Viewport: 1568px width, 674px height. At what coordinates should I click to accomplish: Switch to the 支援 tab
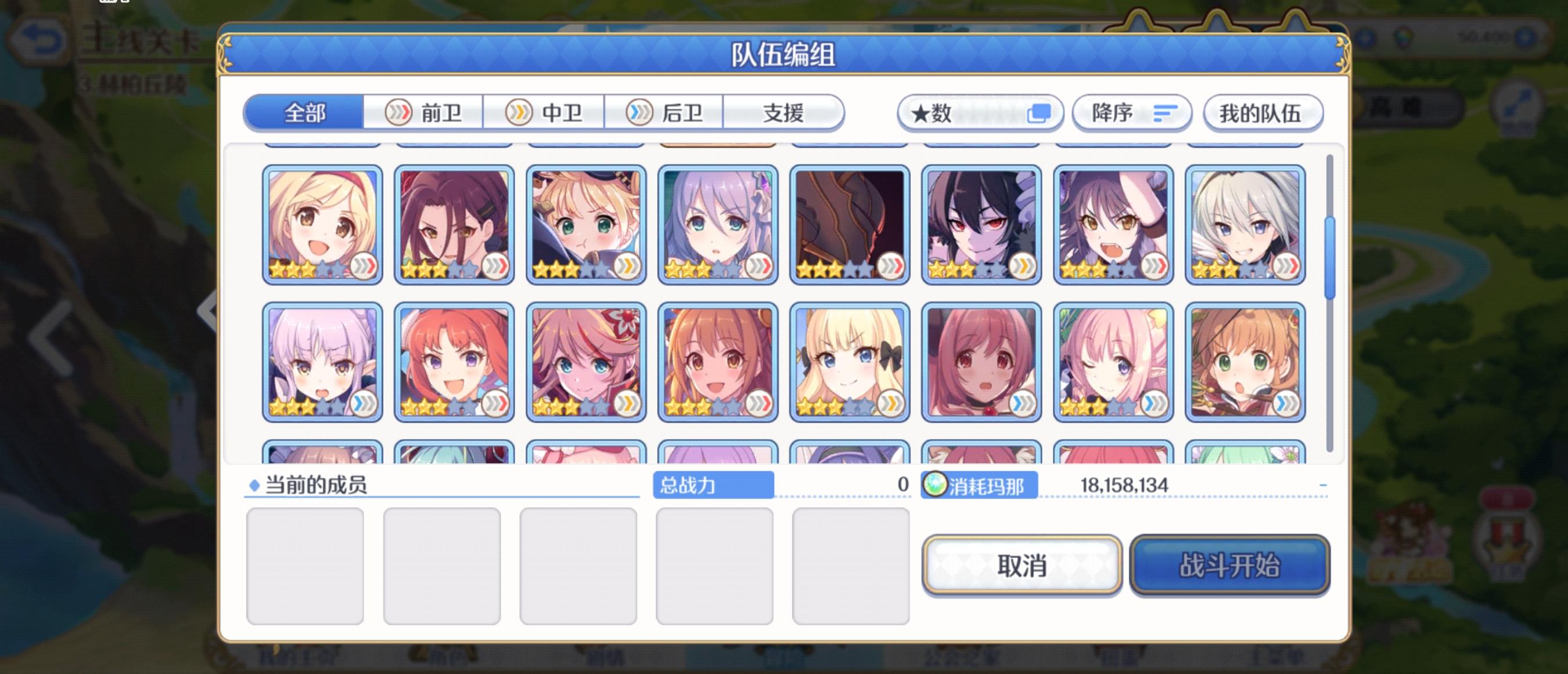tap(784, 112)
